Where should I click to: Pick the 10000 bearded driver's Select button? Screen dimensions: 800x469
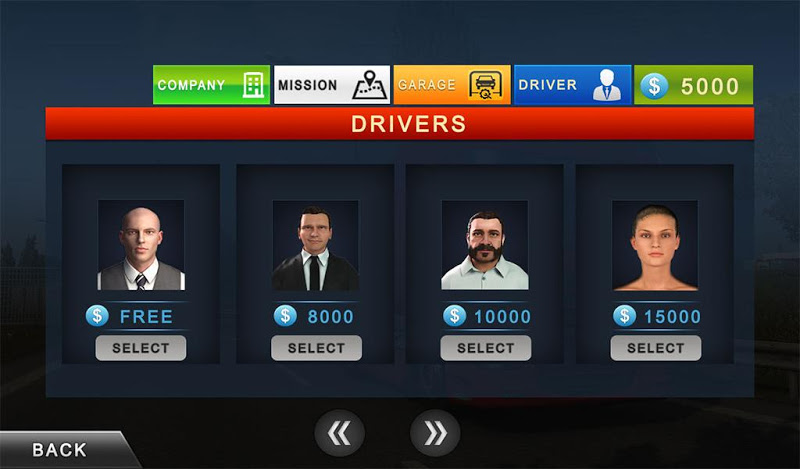(485, 348)
